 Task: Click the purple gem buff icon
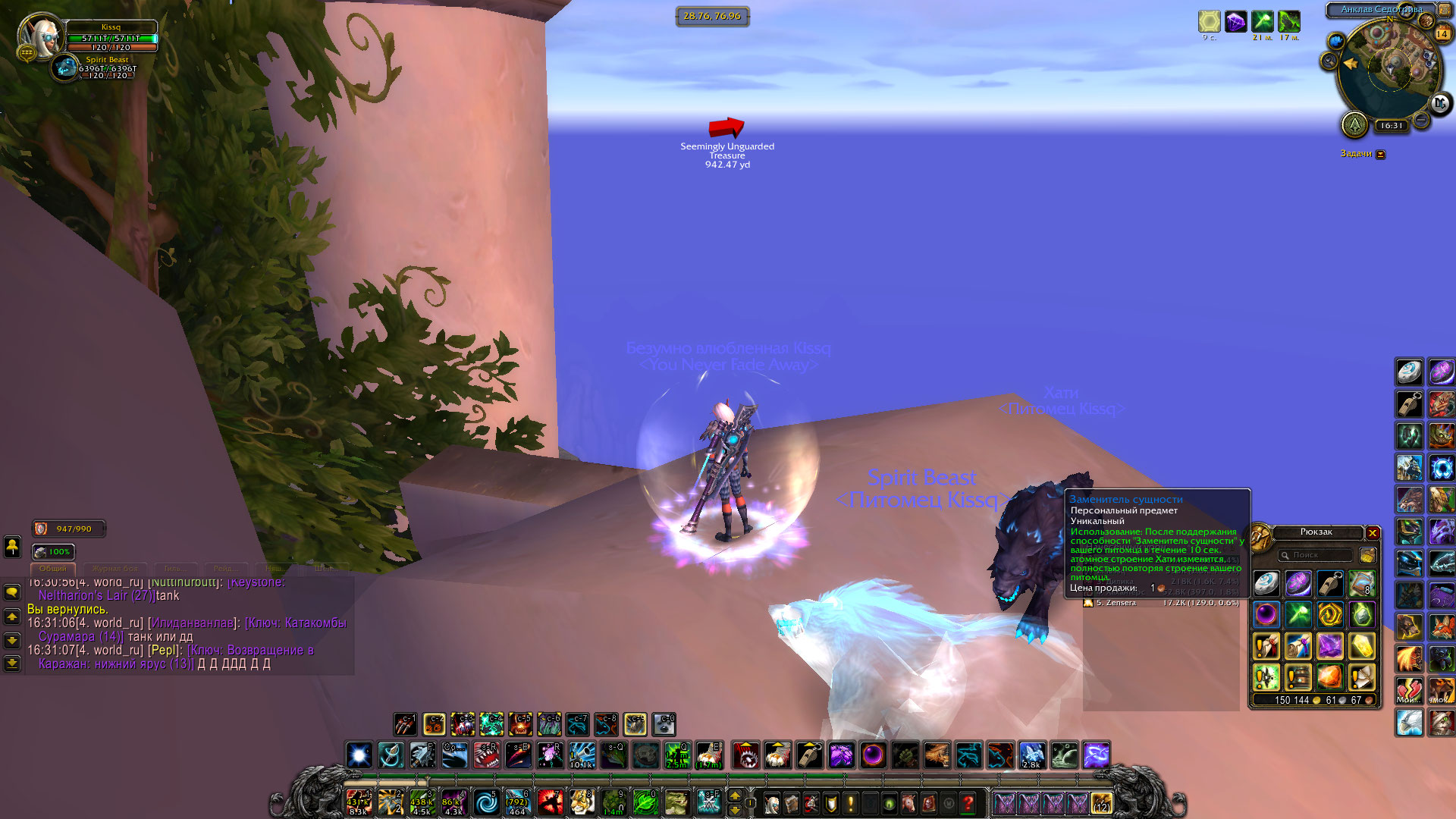coord(1235,21)
